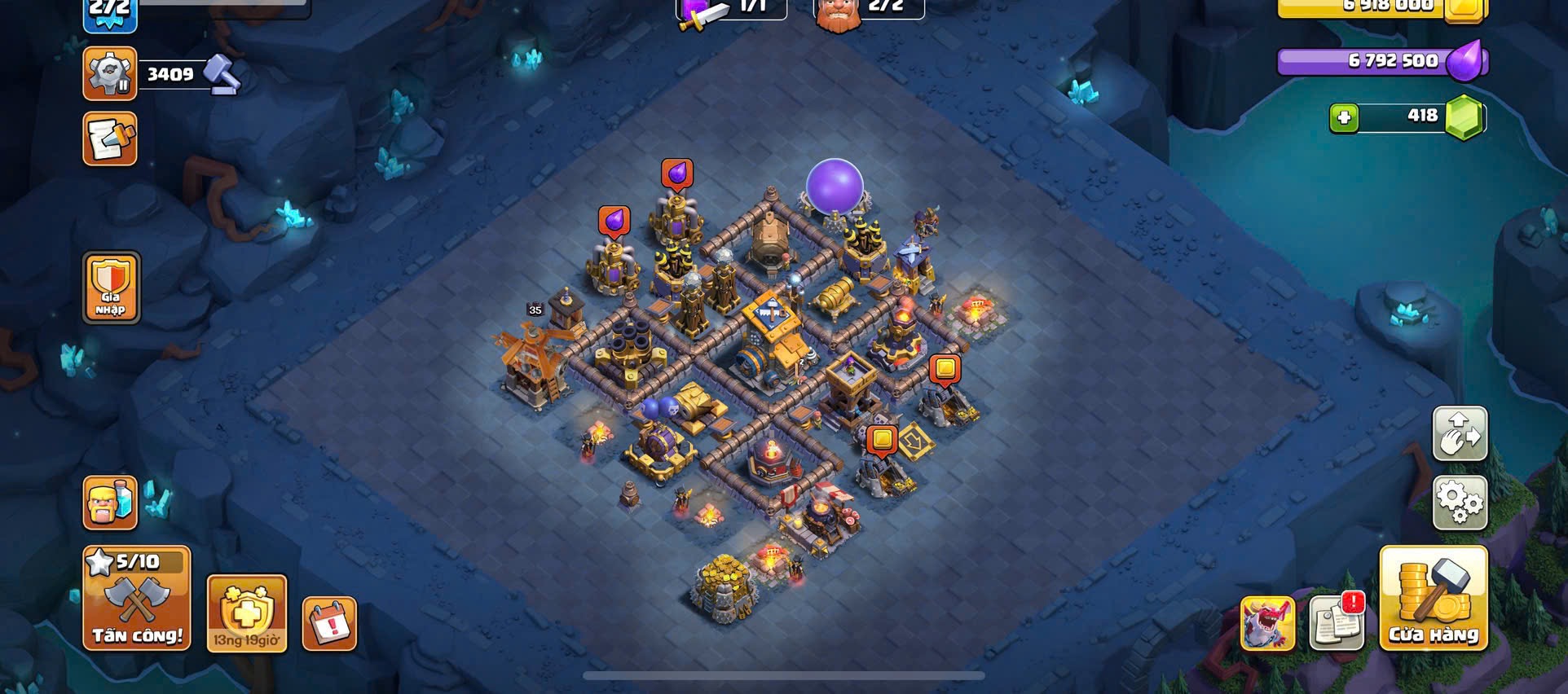Add gems with the green plus button

[1344, 118]
